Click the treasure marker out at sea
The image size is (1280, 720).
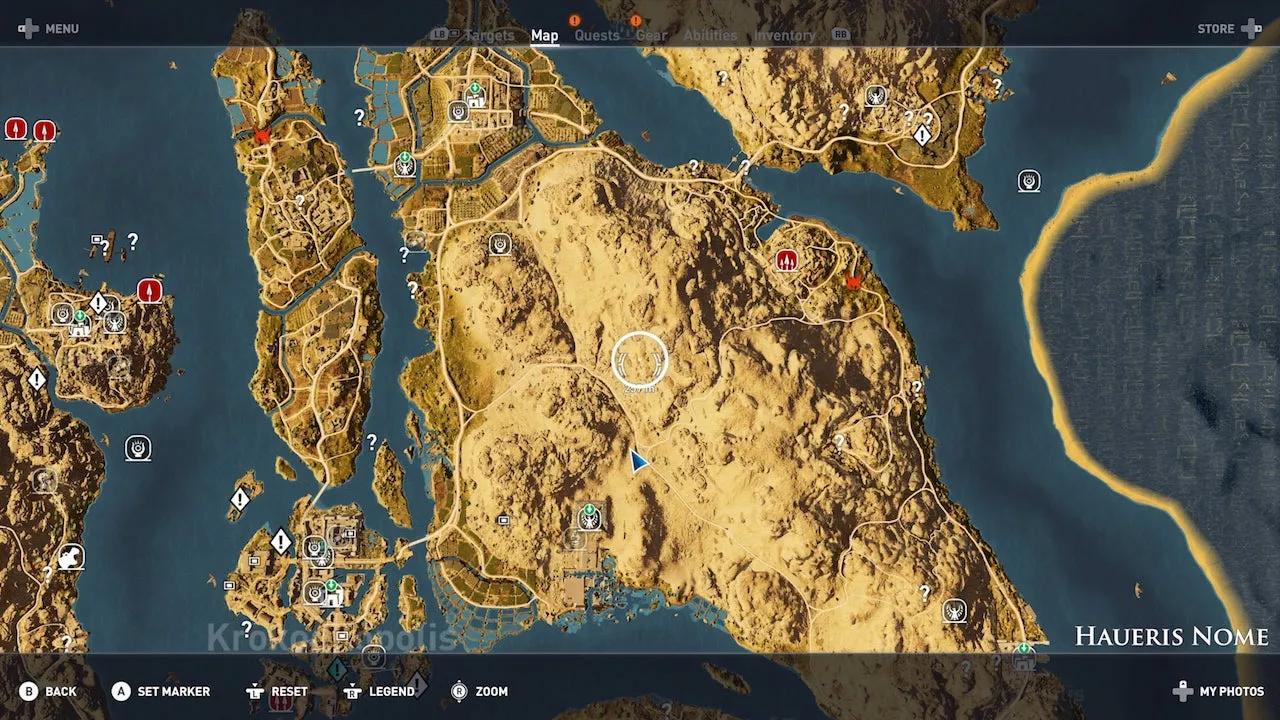[x=1029, y=181]
